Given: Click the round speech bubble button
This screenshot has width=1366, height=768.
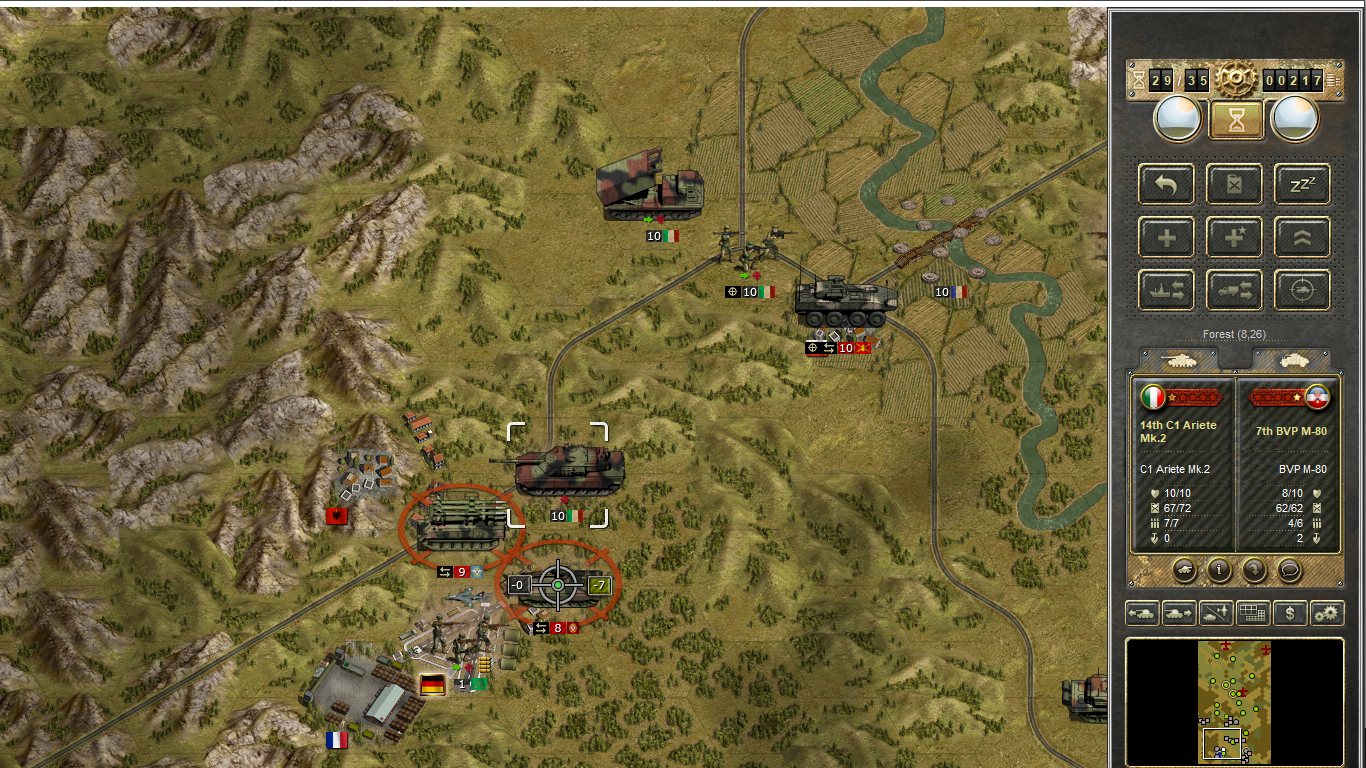Looking at the screenshot, I should point(1290,570).
